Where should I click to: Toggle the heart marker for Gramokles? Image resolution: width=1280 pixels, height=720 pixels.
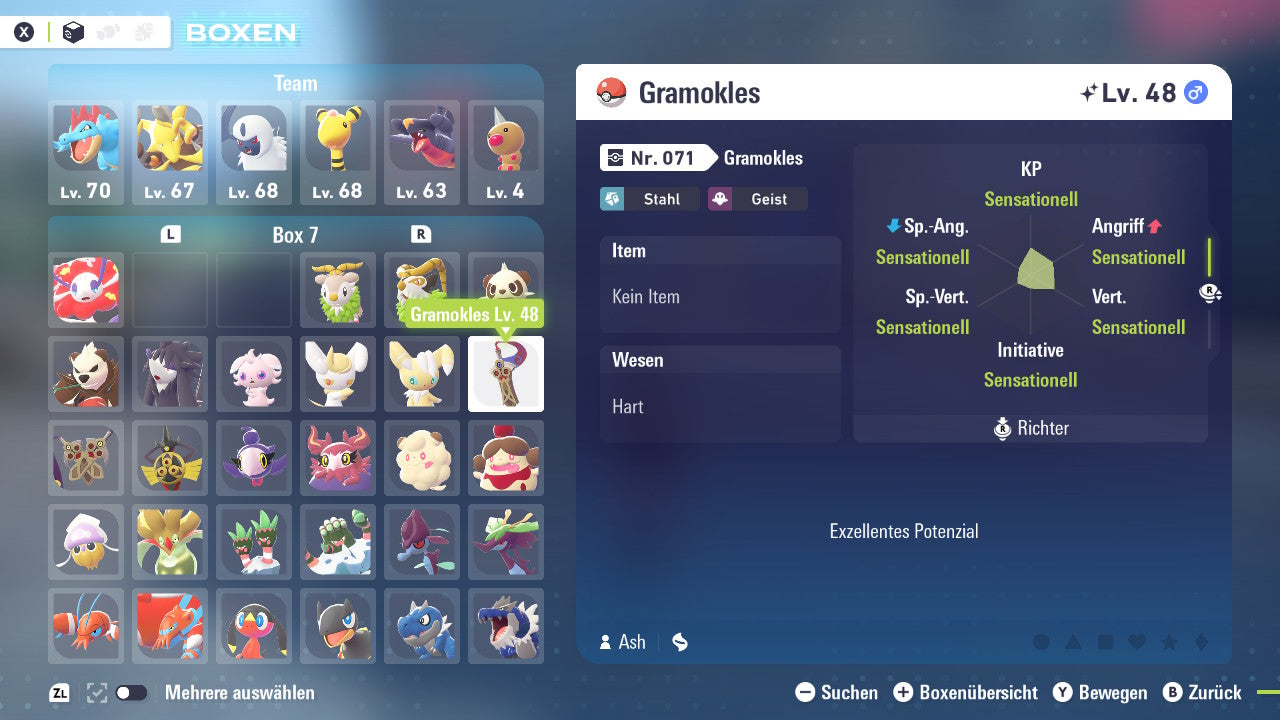[x=1139, y=641]
